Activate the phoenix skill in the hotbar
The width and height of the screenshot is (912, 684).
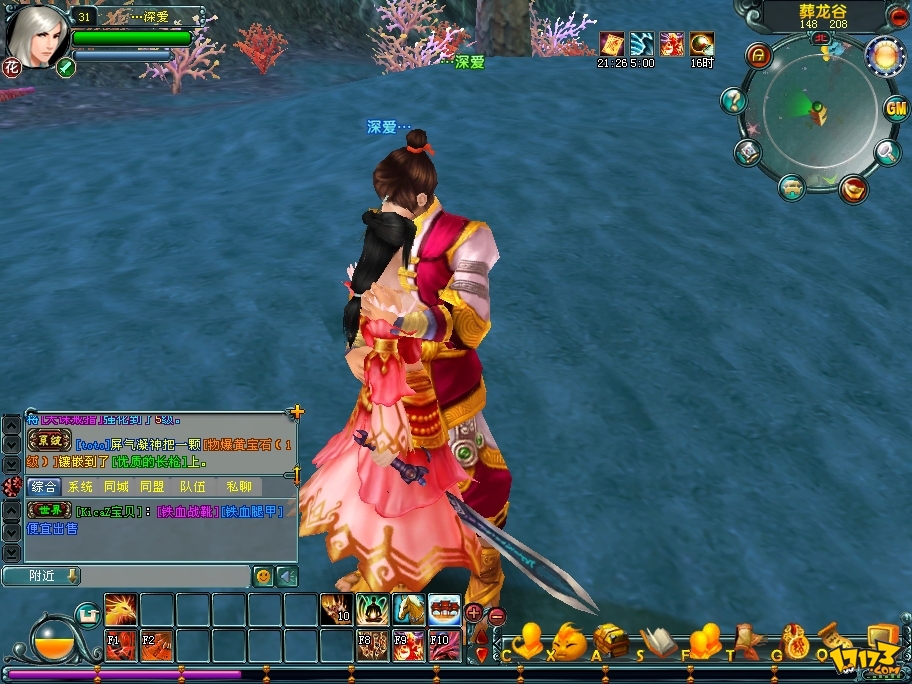coord(121,609)
